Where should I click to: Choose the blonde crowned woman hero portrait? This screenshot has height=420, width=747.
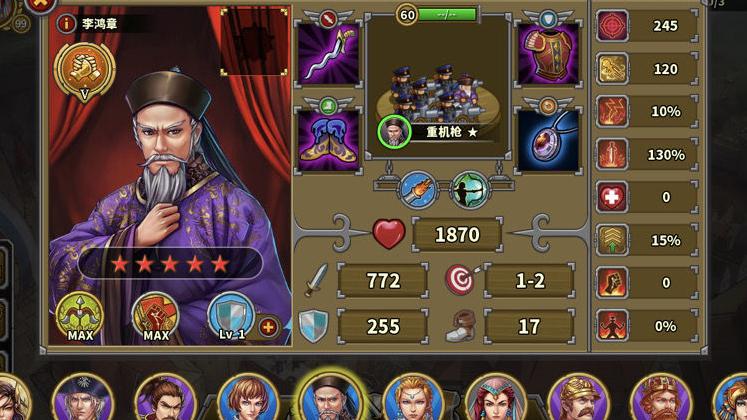(x=412, y=399)
